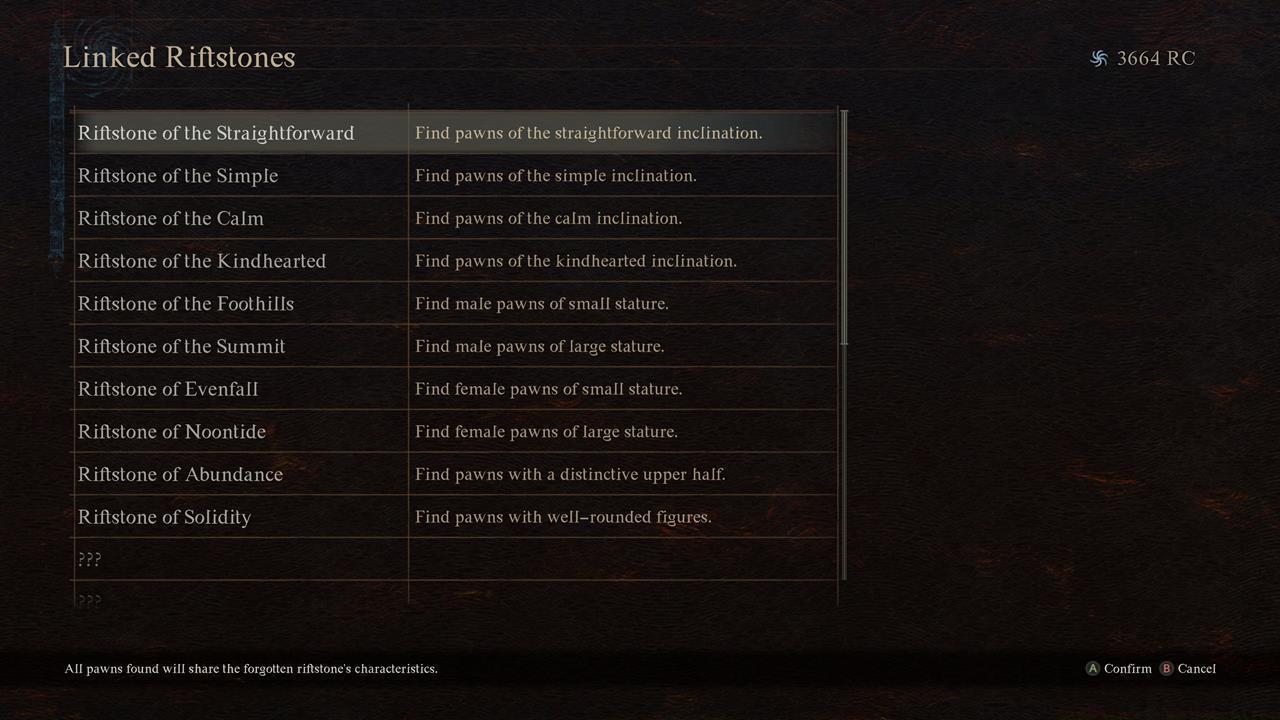Image resolution: width=1280 pixels, height=720 pixels.
Task: Pick Riftstone of Evenfall
Action: click(168, 389)
